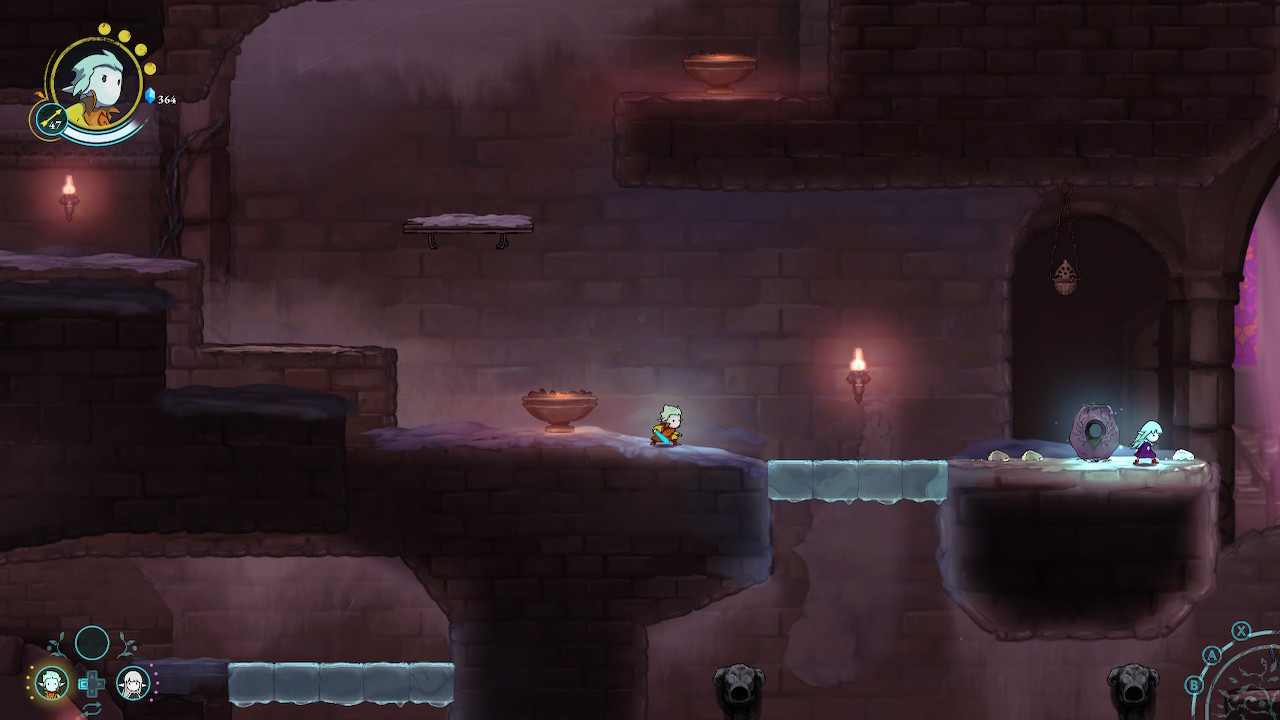The image size is (1280, 720).
Task: Click the swap-characters arrows icon
Action: 92,708
